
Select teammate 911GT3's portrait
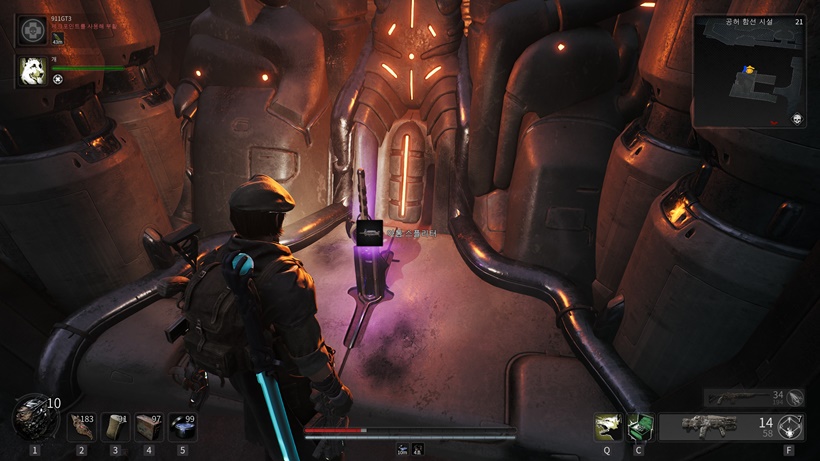coord(31,30)
